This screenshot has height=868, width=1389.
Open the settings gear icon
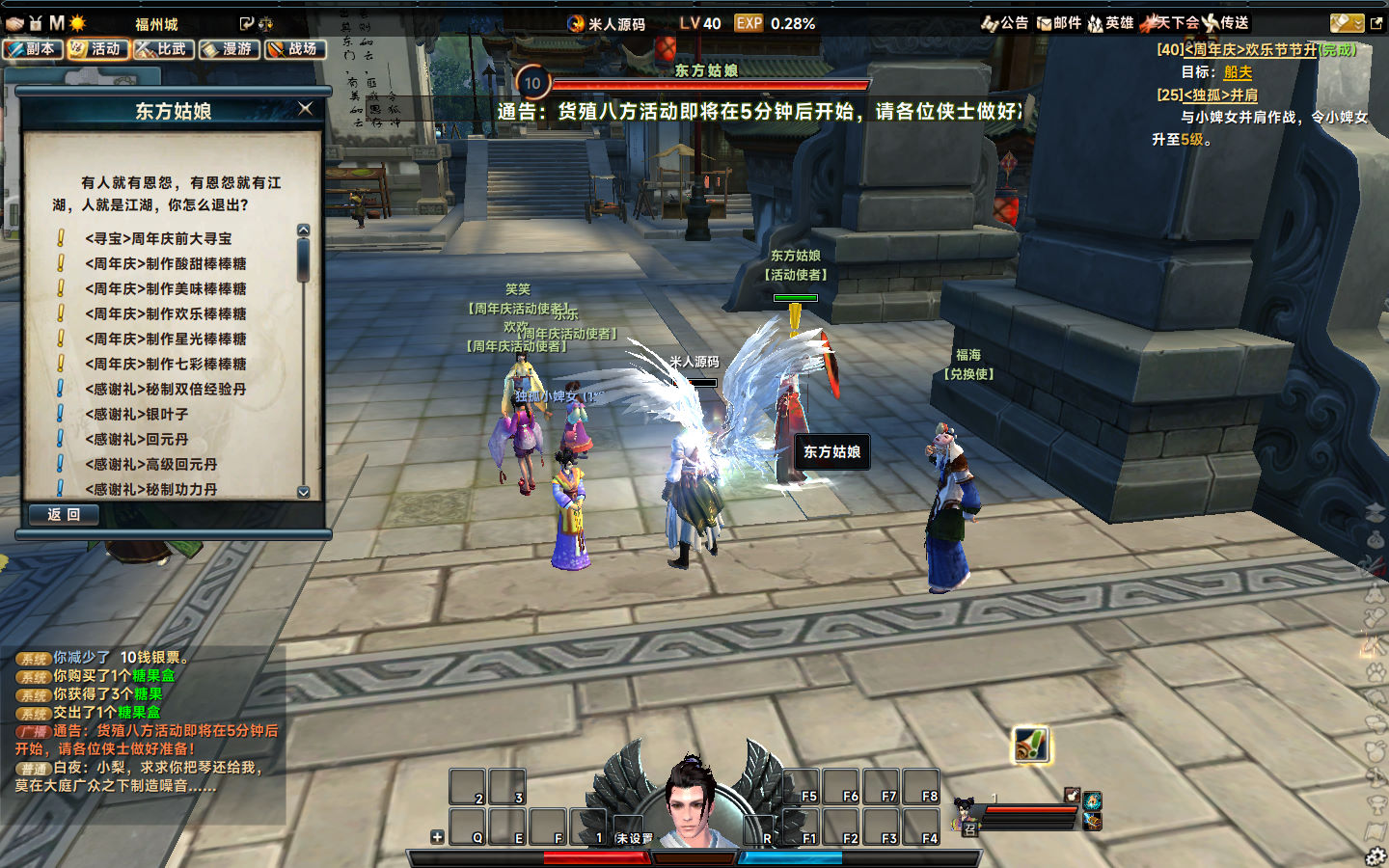[x=1375, y=855]
